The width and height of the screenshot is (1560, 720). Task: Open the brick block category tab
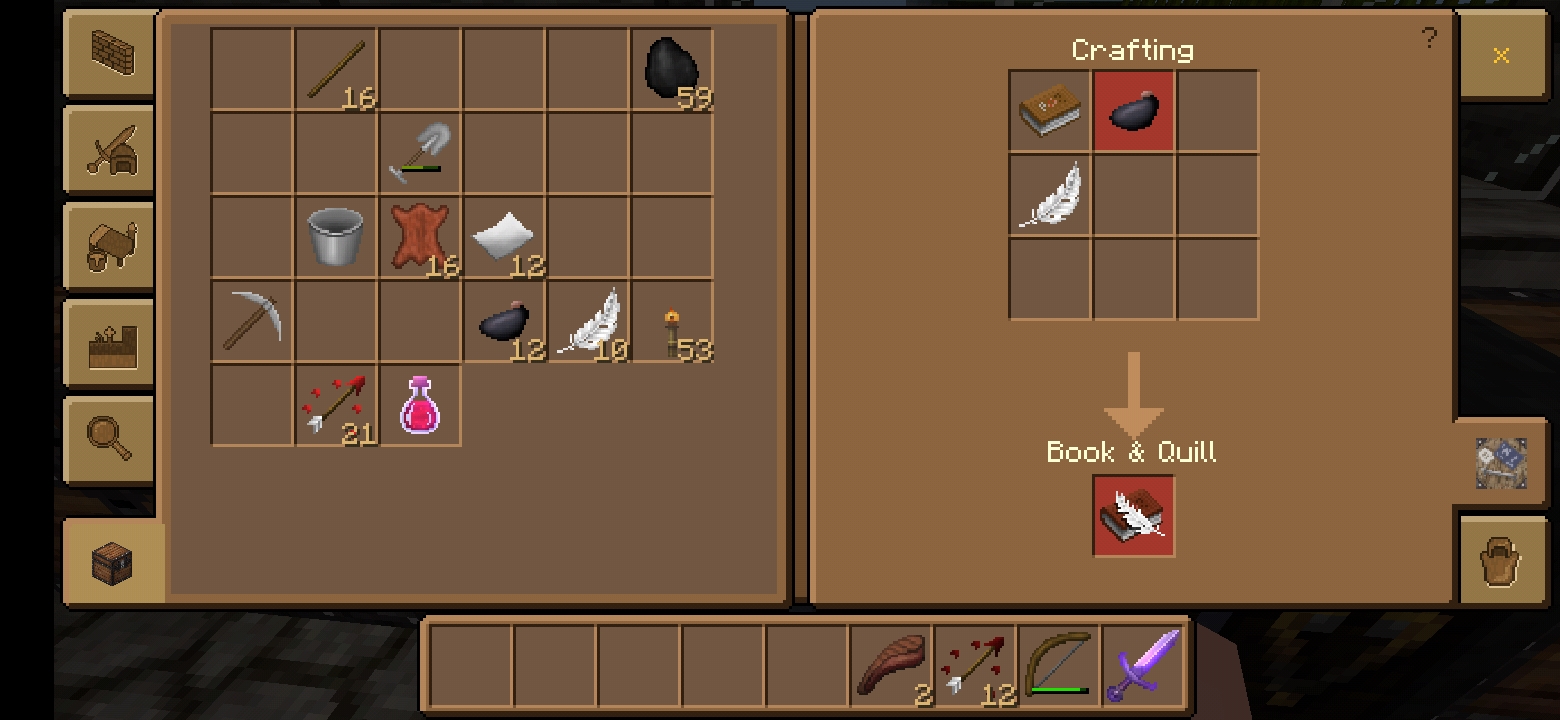[x=109, y=51]
